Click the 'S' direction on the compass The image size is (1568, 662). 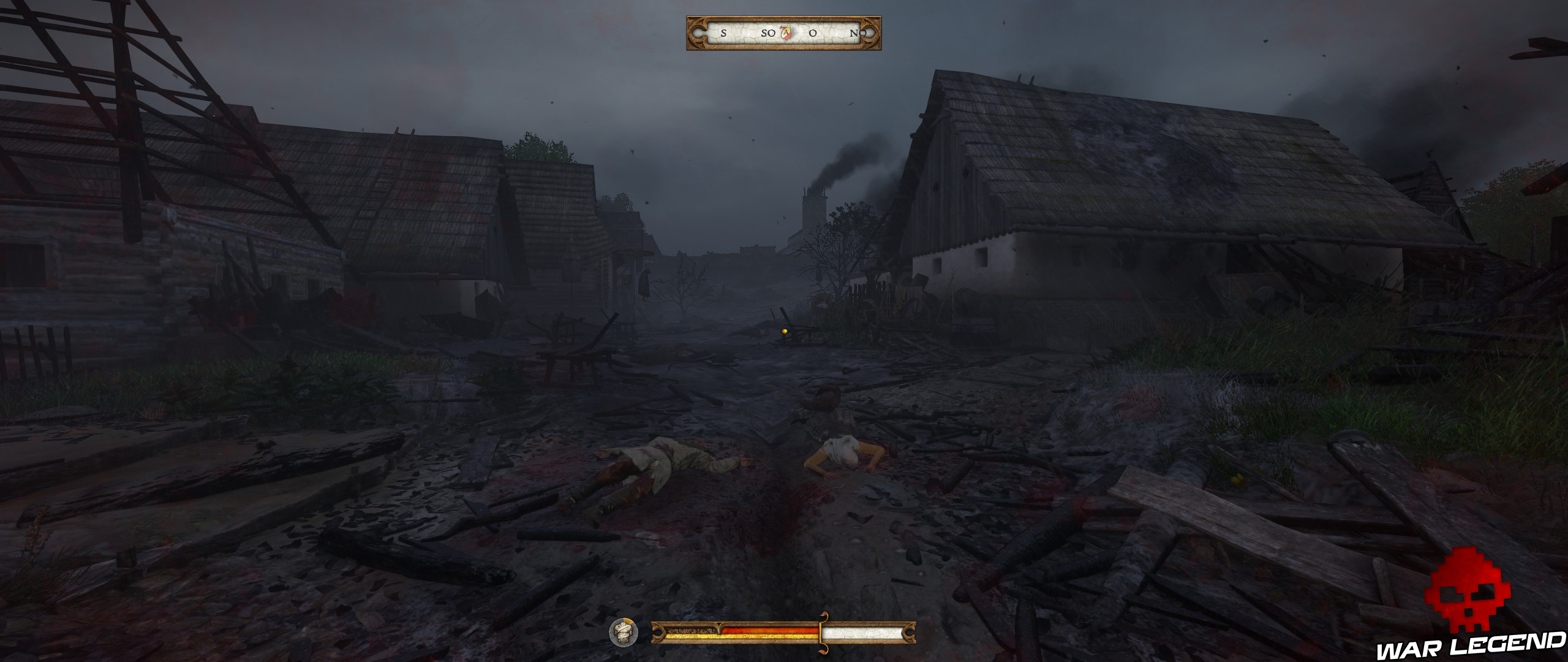click(723, 34)
